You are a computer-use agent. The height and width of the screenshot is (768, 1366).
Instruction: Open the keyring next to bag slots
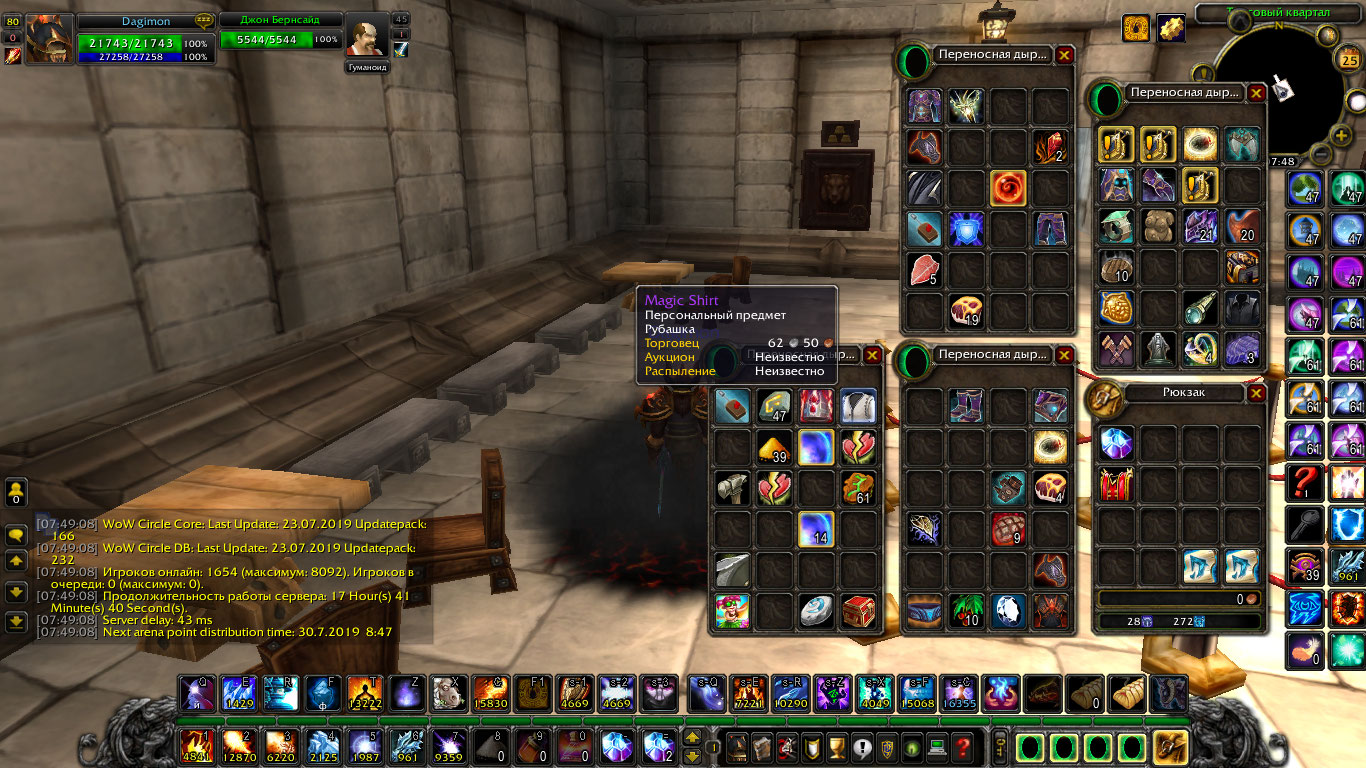1000,746
